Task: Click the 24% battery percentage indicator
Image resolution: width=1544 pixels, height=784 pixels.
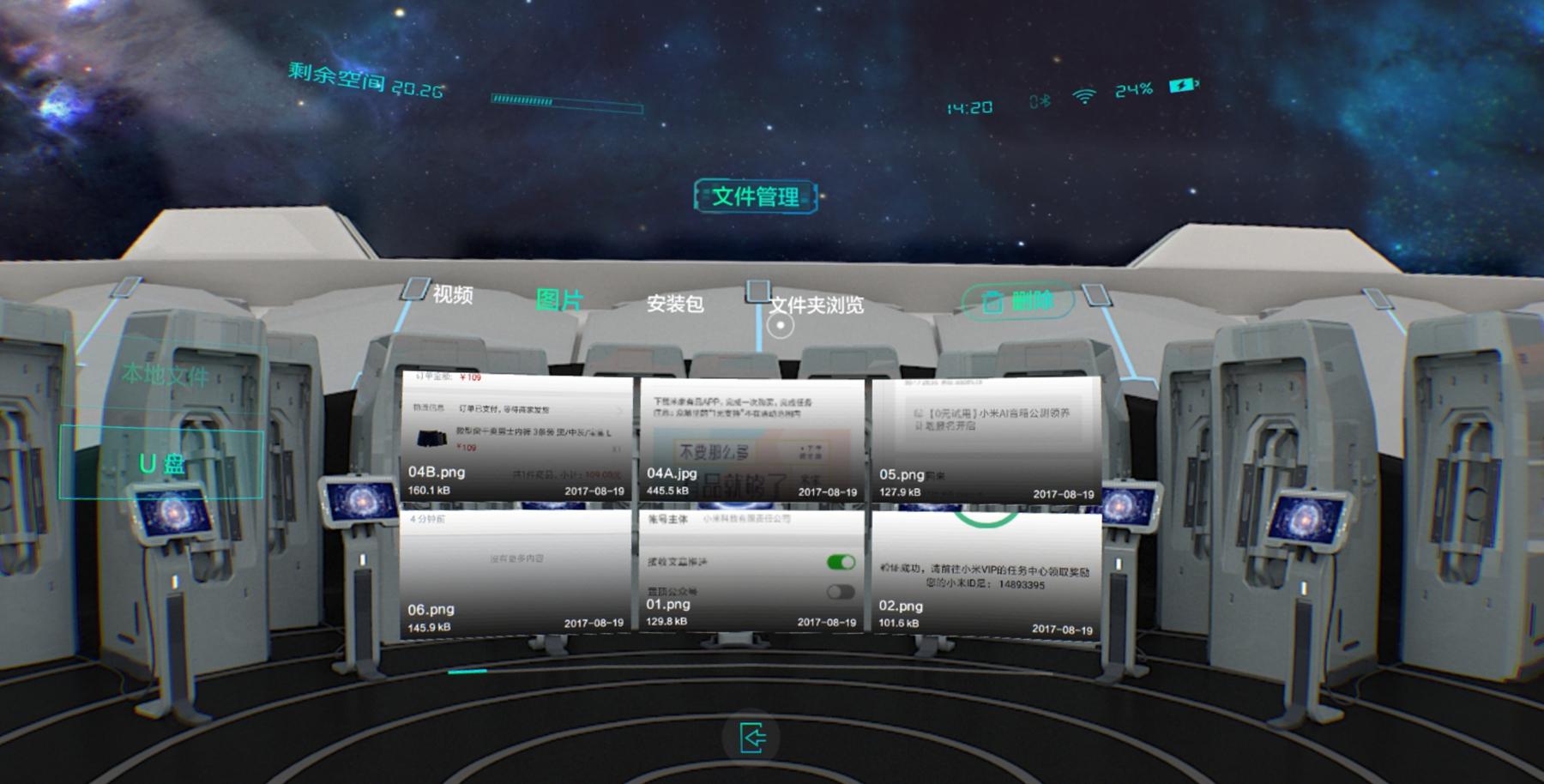Action: click(x=1132, y=89)
